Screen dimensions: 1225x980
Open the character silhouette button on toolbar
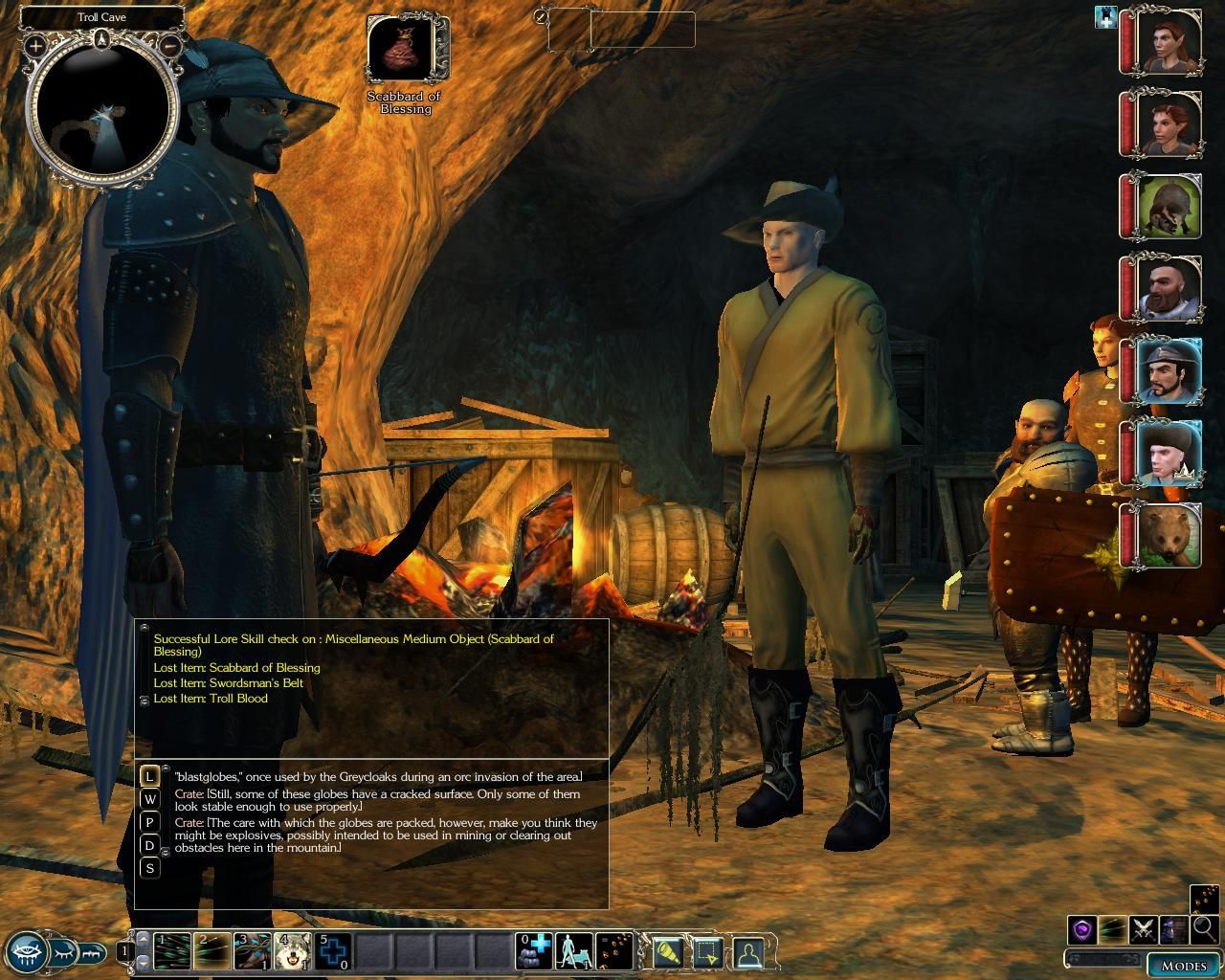(748, 952)
